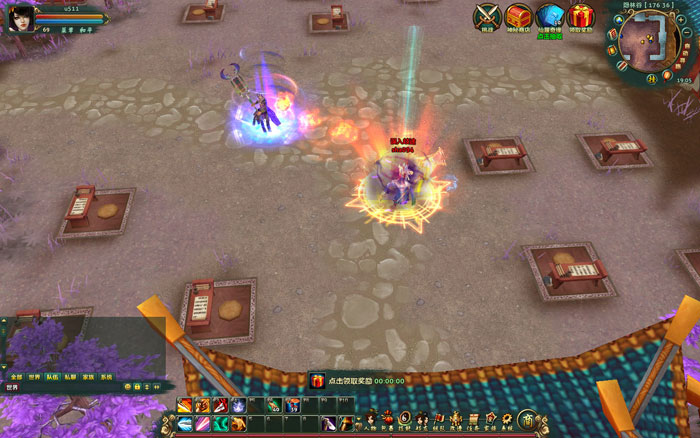
Task: Open the treasure chest mystery shop
Action: [518, 17]
